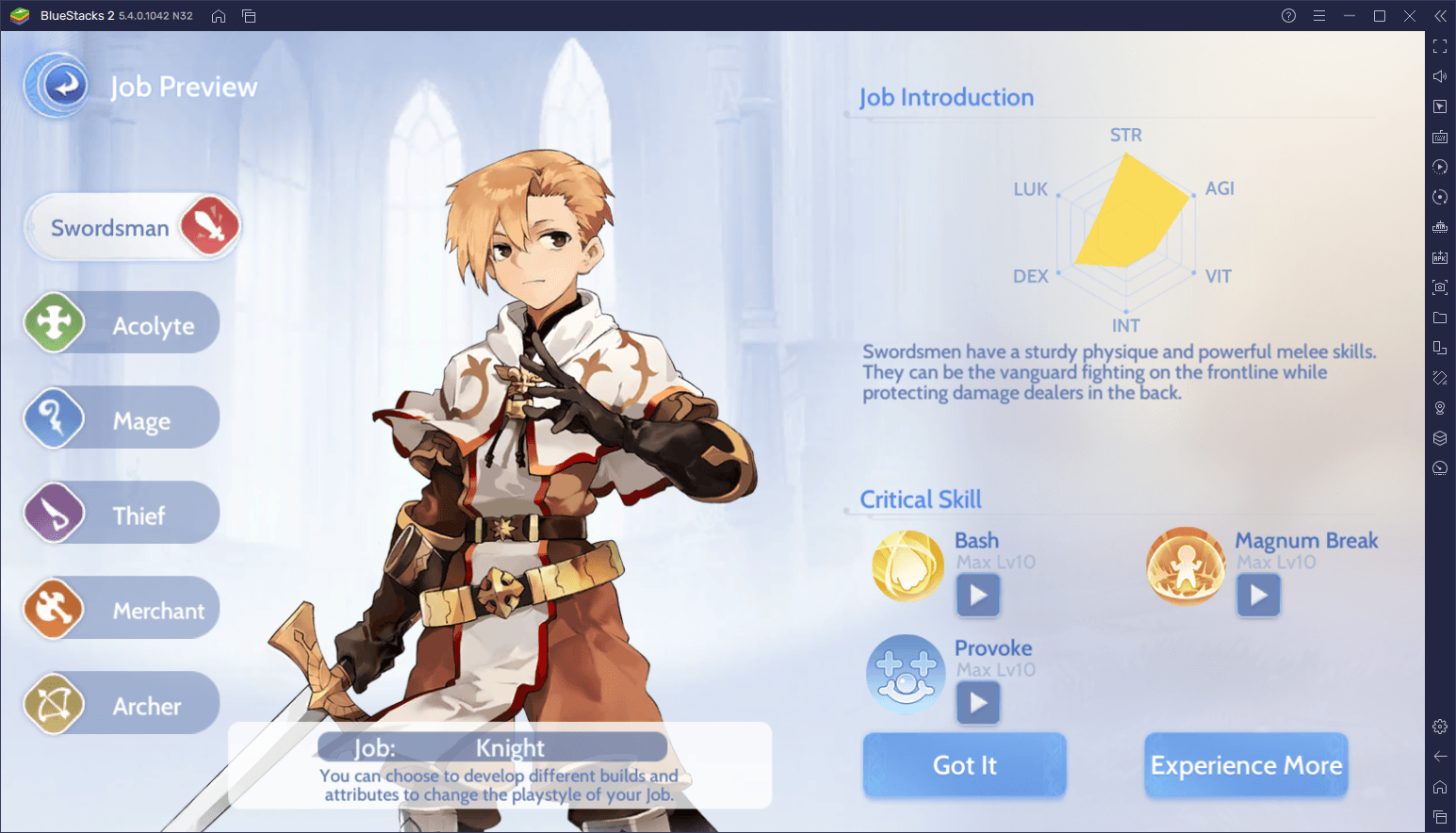The height and width of the screenshot is (833, 1456).
Task: Play the Provoke skill preview video
Action: pos(977,702)
